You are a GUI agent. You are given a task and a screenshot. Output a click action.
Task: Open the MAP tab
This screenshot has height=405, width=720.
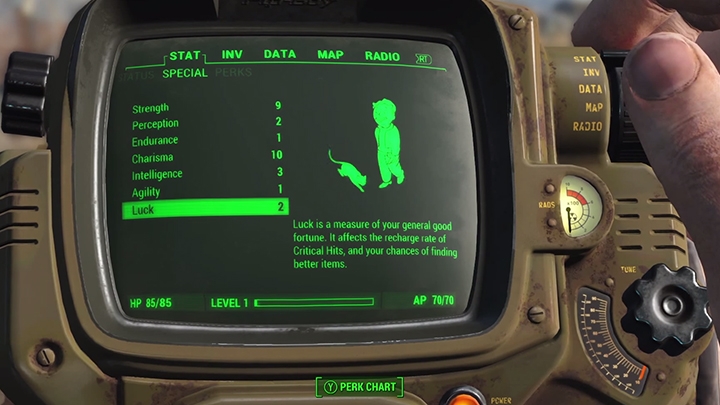coord(330,55)
